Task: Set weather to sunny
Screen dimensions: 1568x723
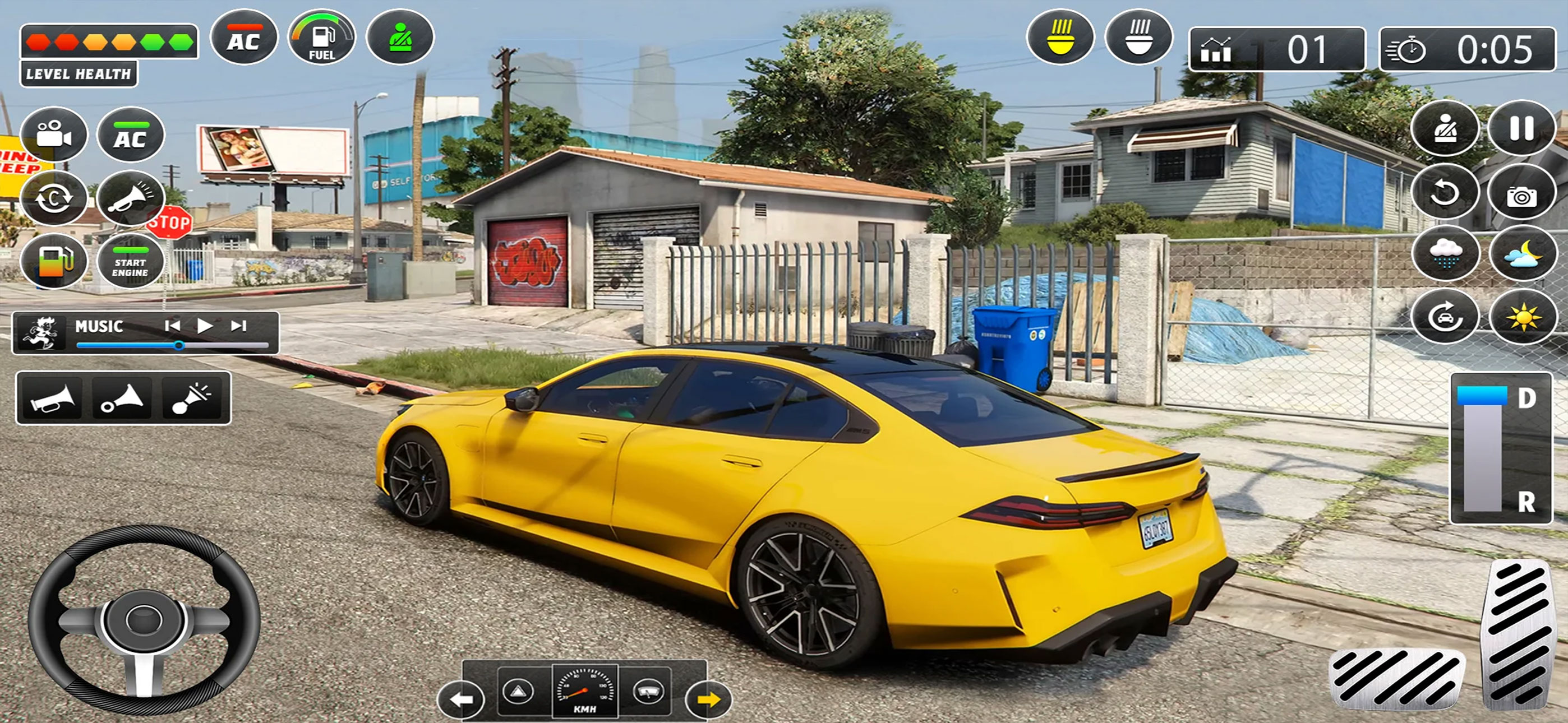Action: click(1521, 317)
